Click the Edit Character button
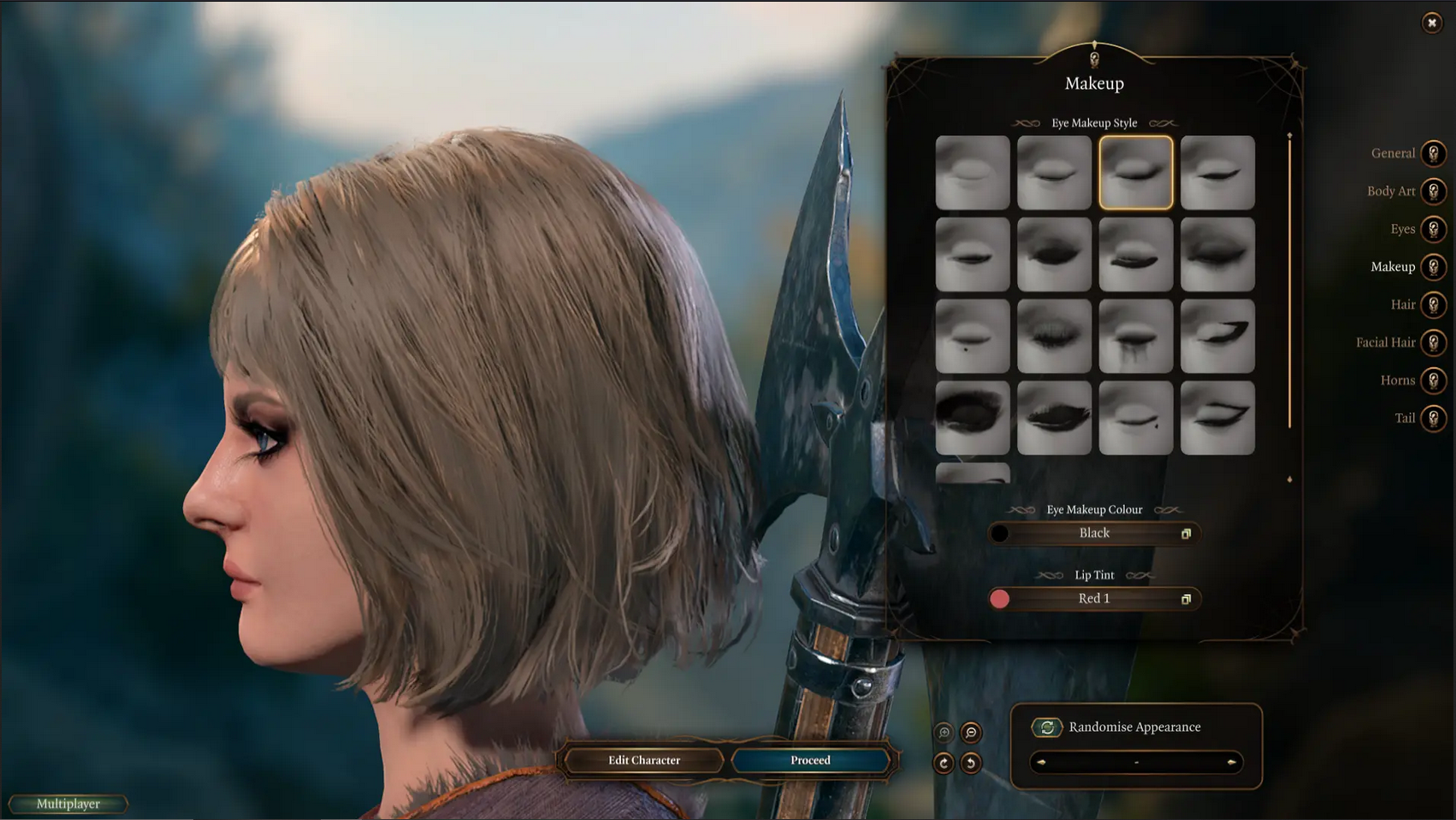Image resolution: width=1456 pixels, height=820 pixels. [x=644, y=760]
